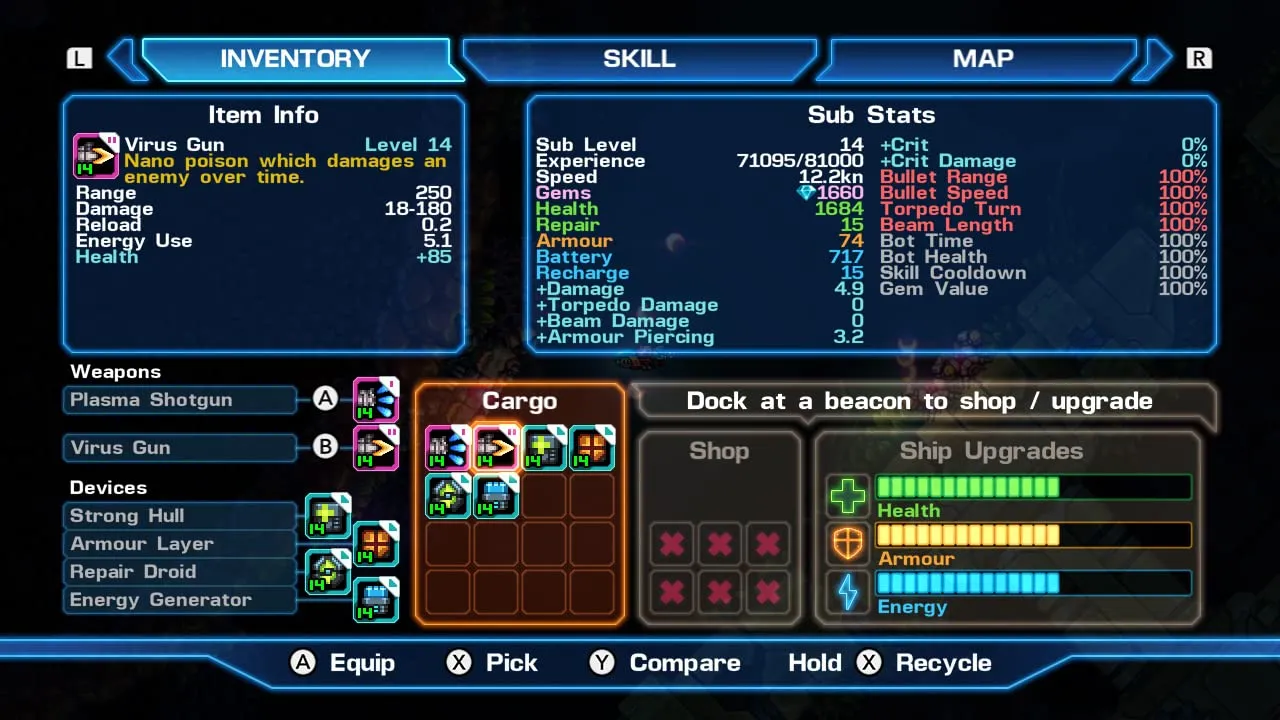Click the Health ship upgrade cross icon
The image size is (1280, 720).
click(x=847, y=496)
